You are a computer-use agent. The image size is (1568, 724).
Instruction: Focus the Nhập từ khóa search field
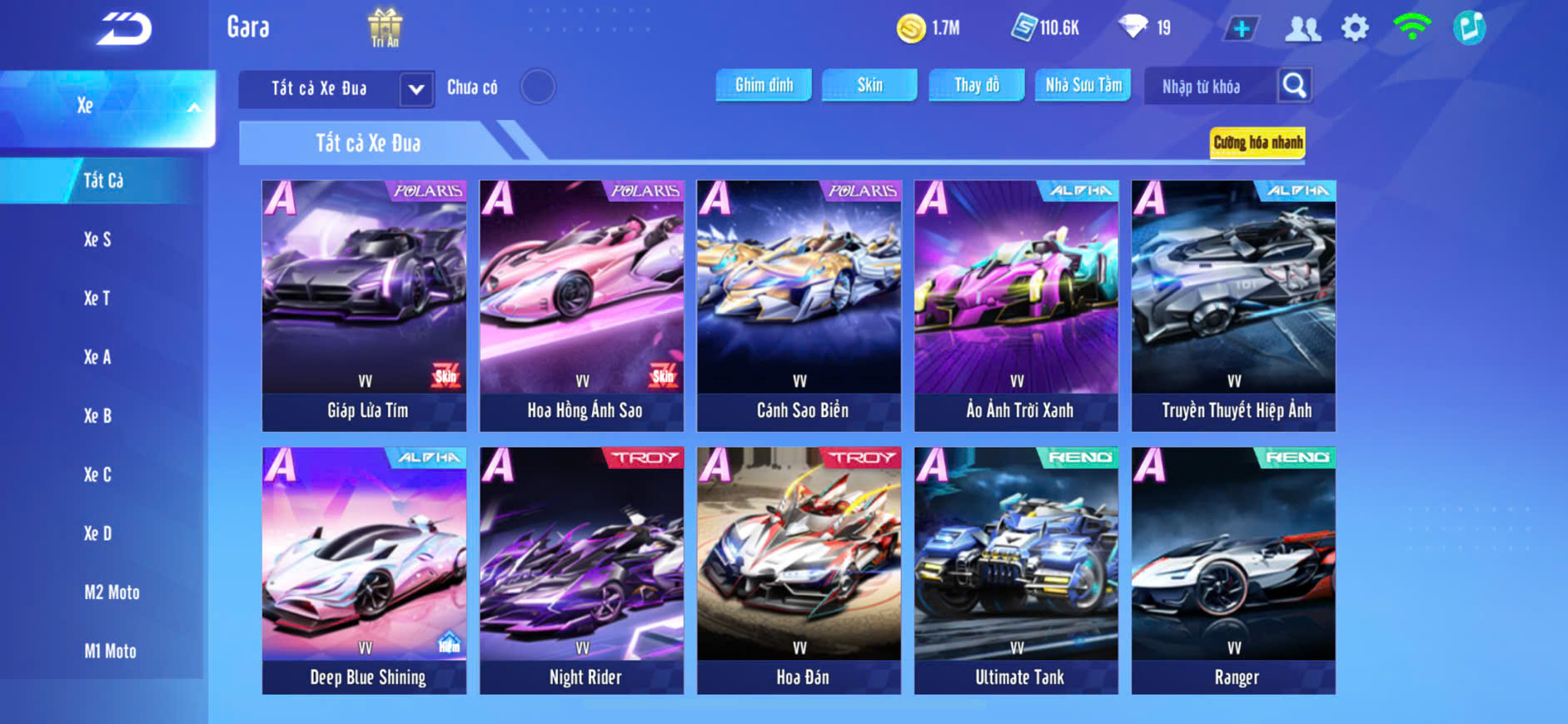(x=1207, y=87)
